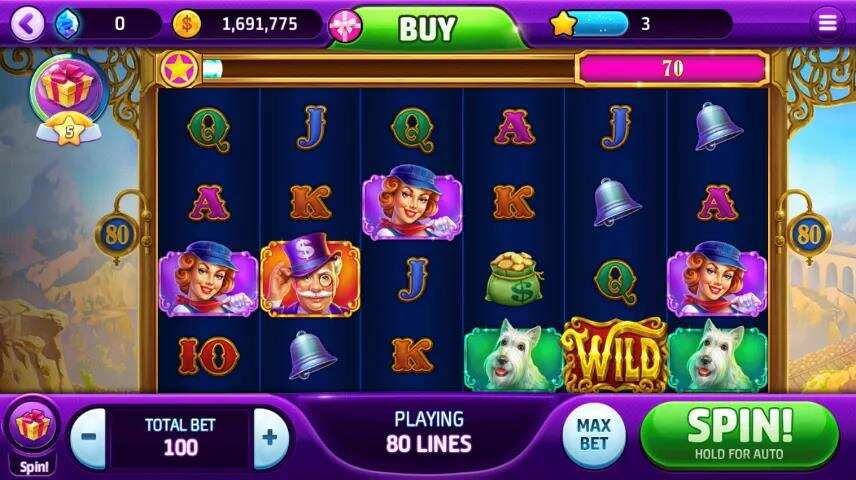Open the hamburger menu
This screenshot has width=856, height=480.
tap(827, 23)
